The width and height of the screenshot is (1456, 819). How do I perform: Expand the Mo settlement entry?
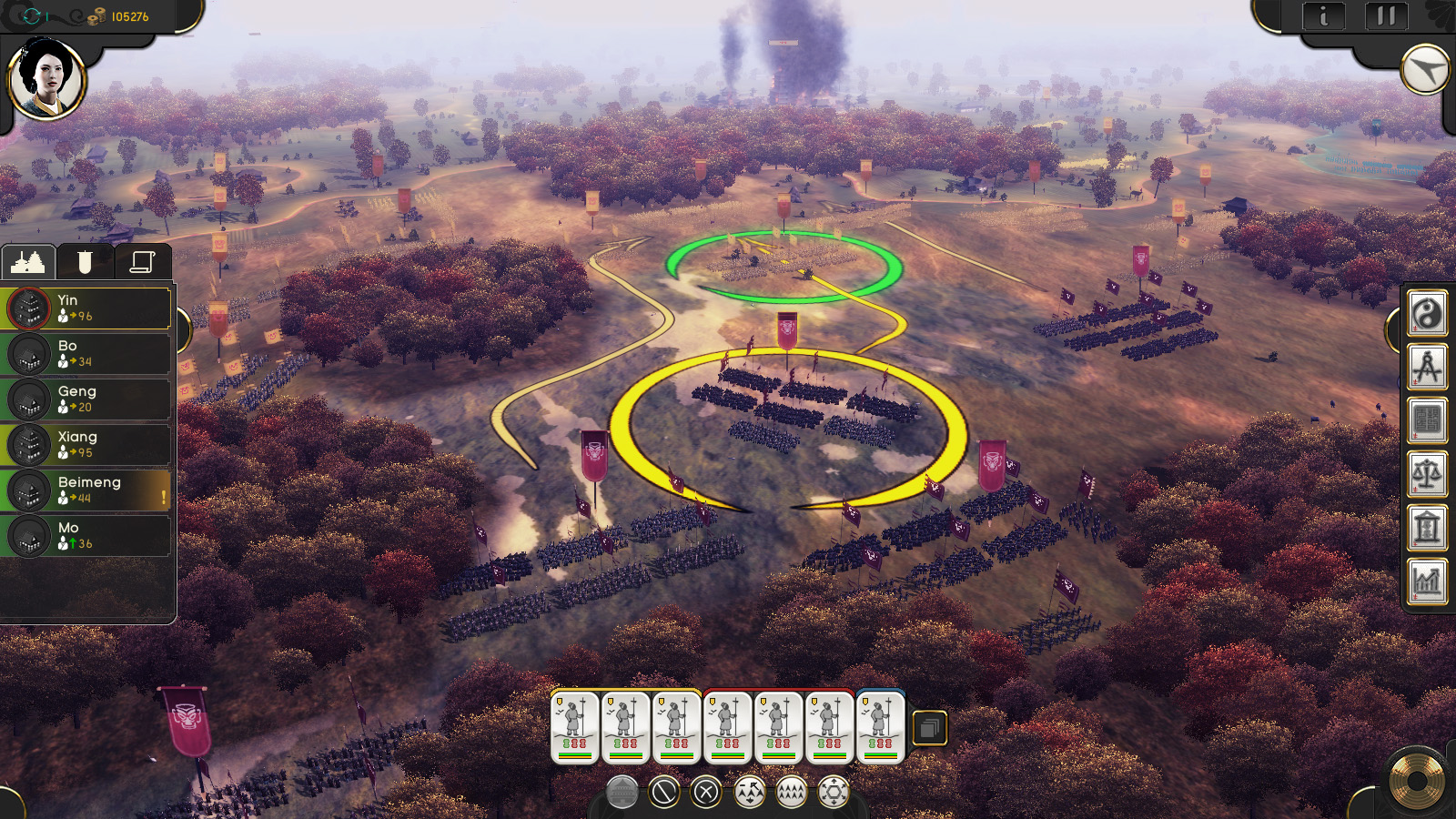click(x=86, y=535)
